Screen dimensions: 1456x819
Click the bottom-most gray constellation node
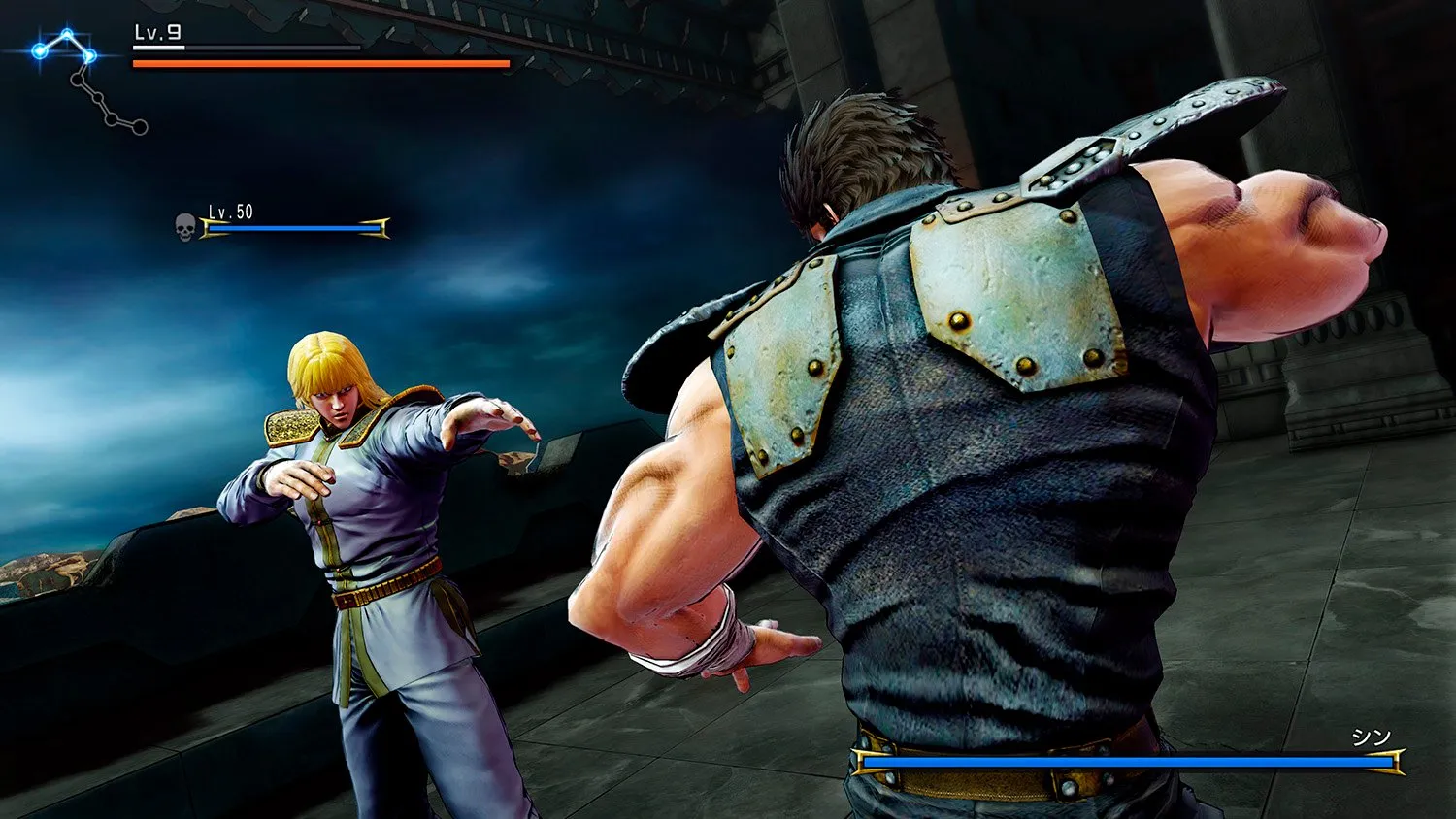(x=140, y=127)
